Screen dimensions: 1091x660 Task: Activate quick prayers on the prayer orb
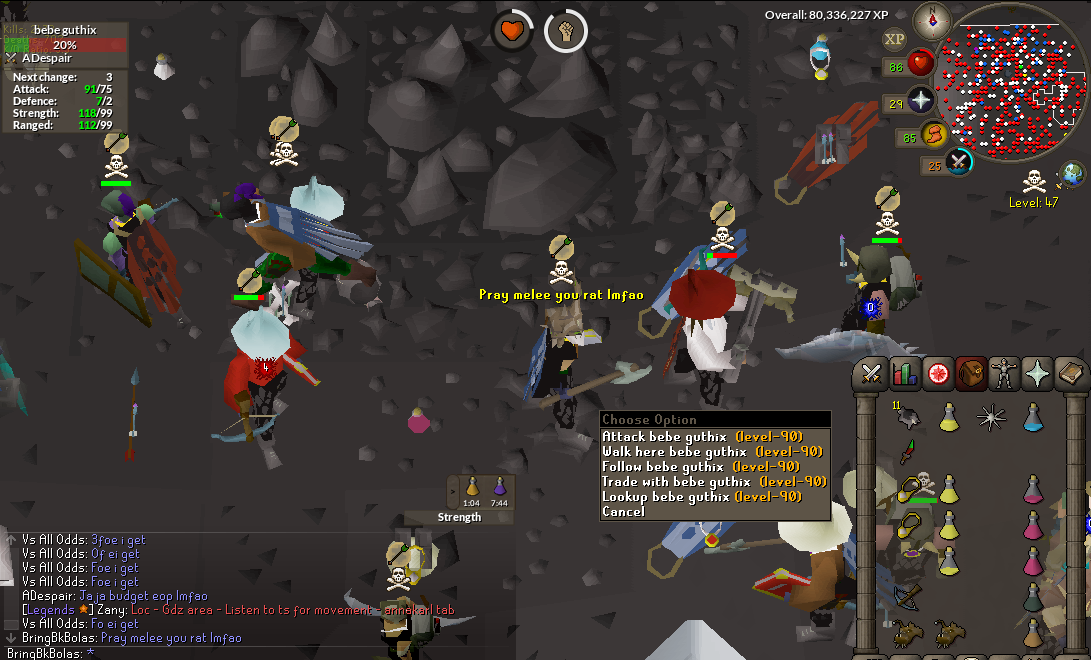920,99
